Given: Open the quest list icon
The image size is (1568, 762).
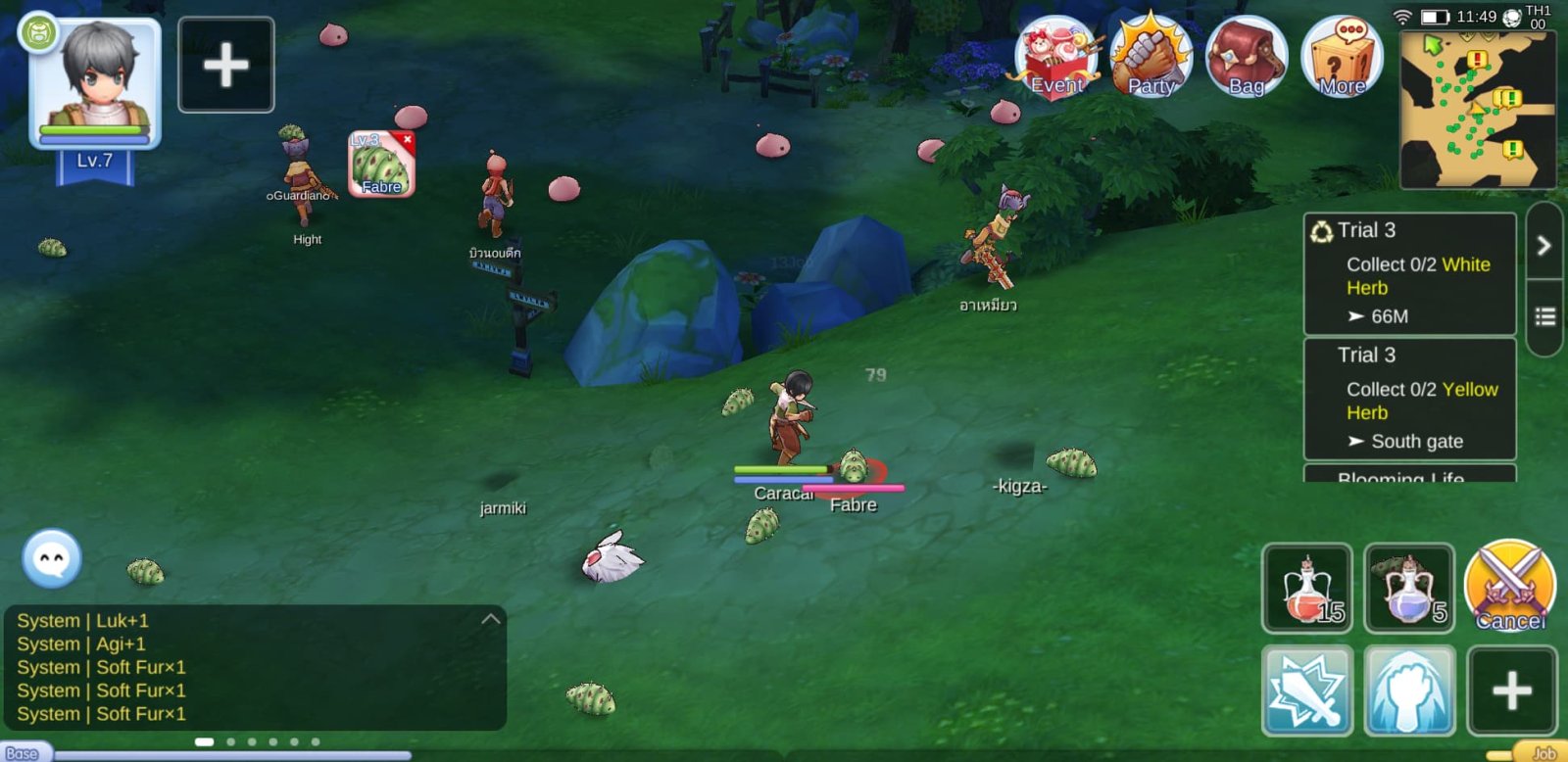Looking at the screenshot, I should point(1544,316).
